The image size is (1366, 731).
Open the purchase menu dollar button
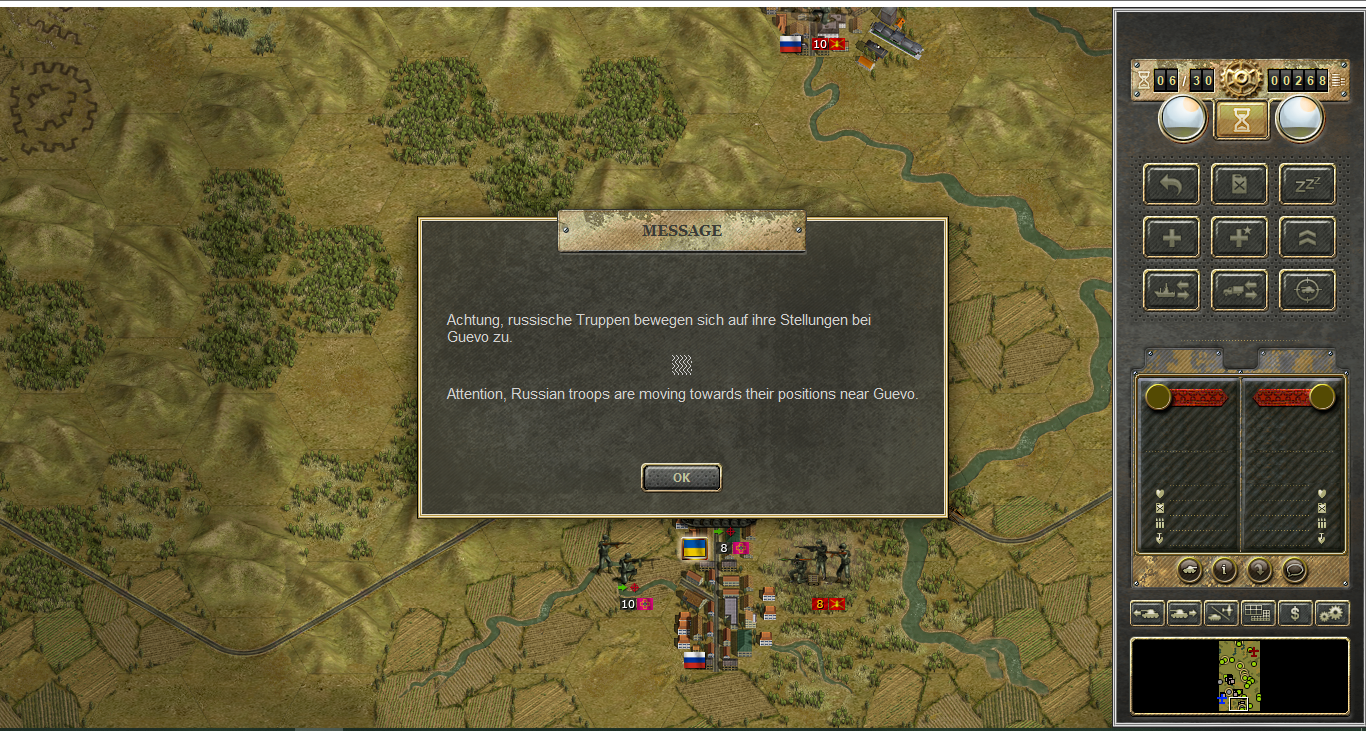click(x=1295, y=613)
